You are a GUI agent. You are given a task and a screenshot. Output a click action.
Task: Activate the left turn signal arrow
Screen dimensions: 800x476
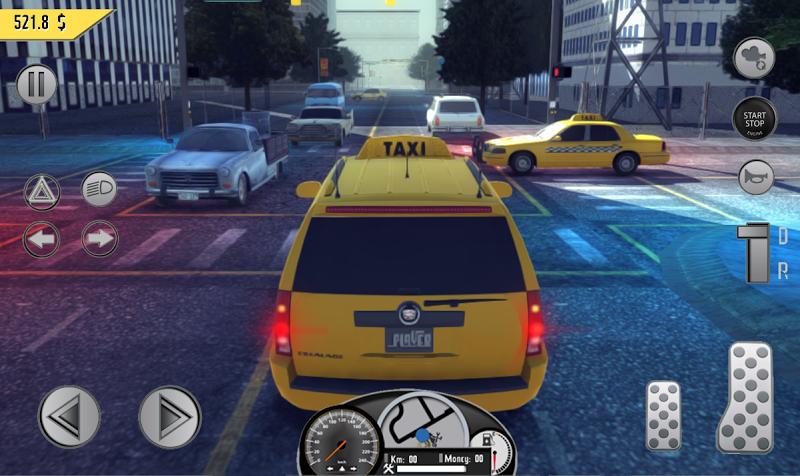coord(42,239)
